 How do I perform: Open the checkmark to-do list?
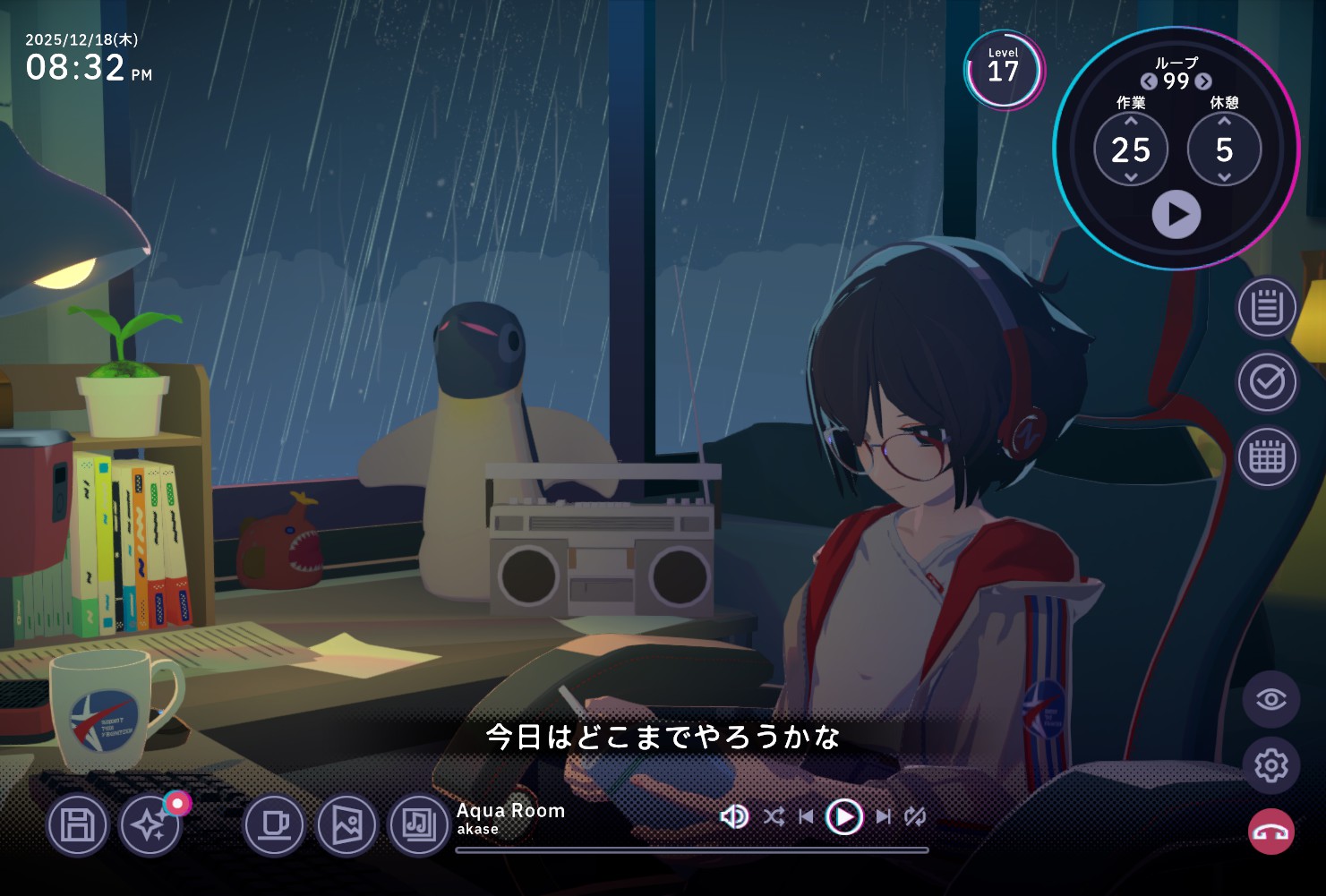click(x=1267, y=382)
